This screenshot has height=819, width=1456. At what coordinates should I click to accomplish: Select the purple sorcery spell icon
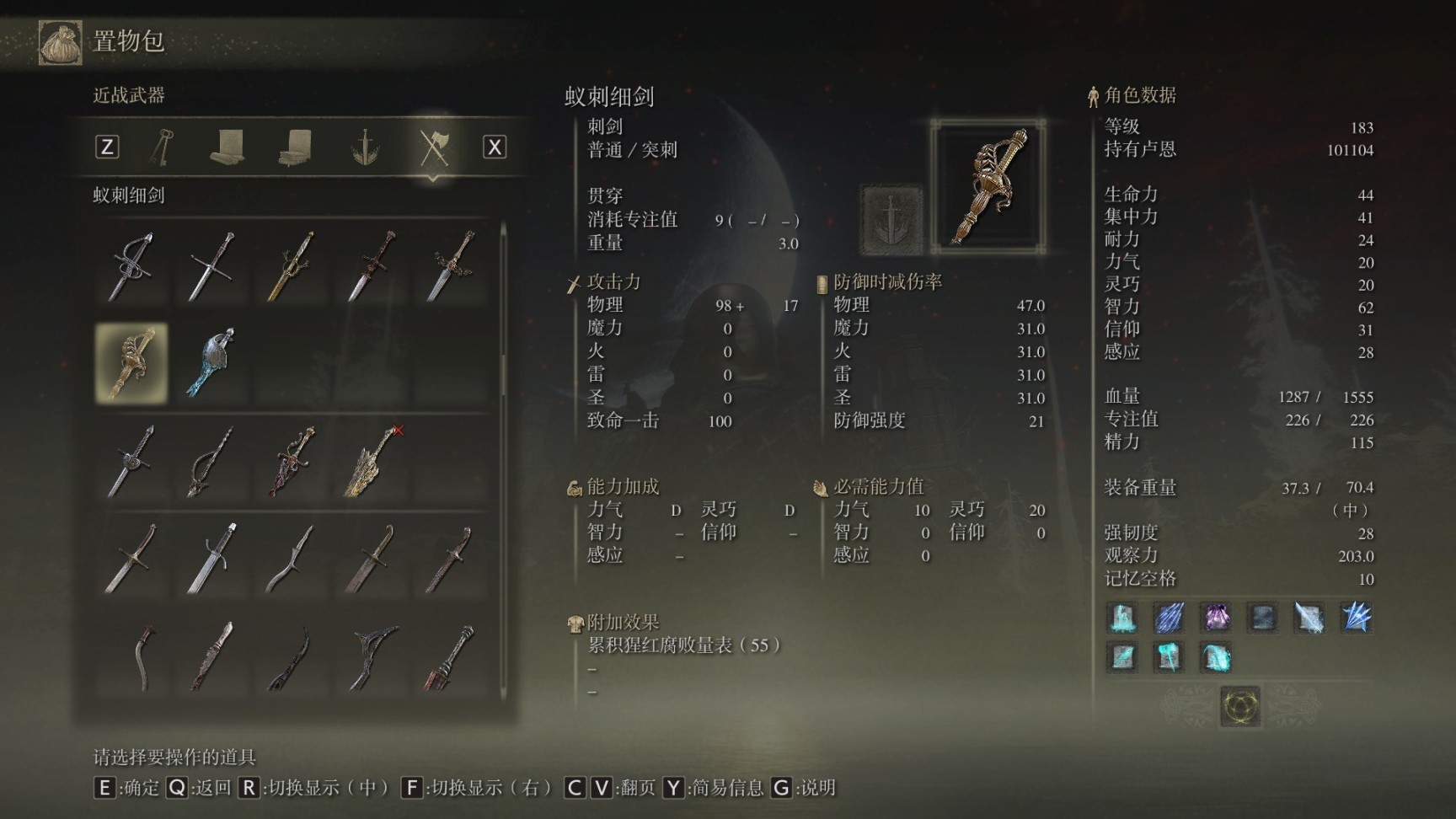point(1216,618)
